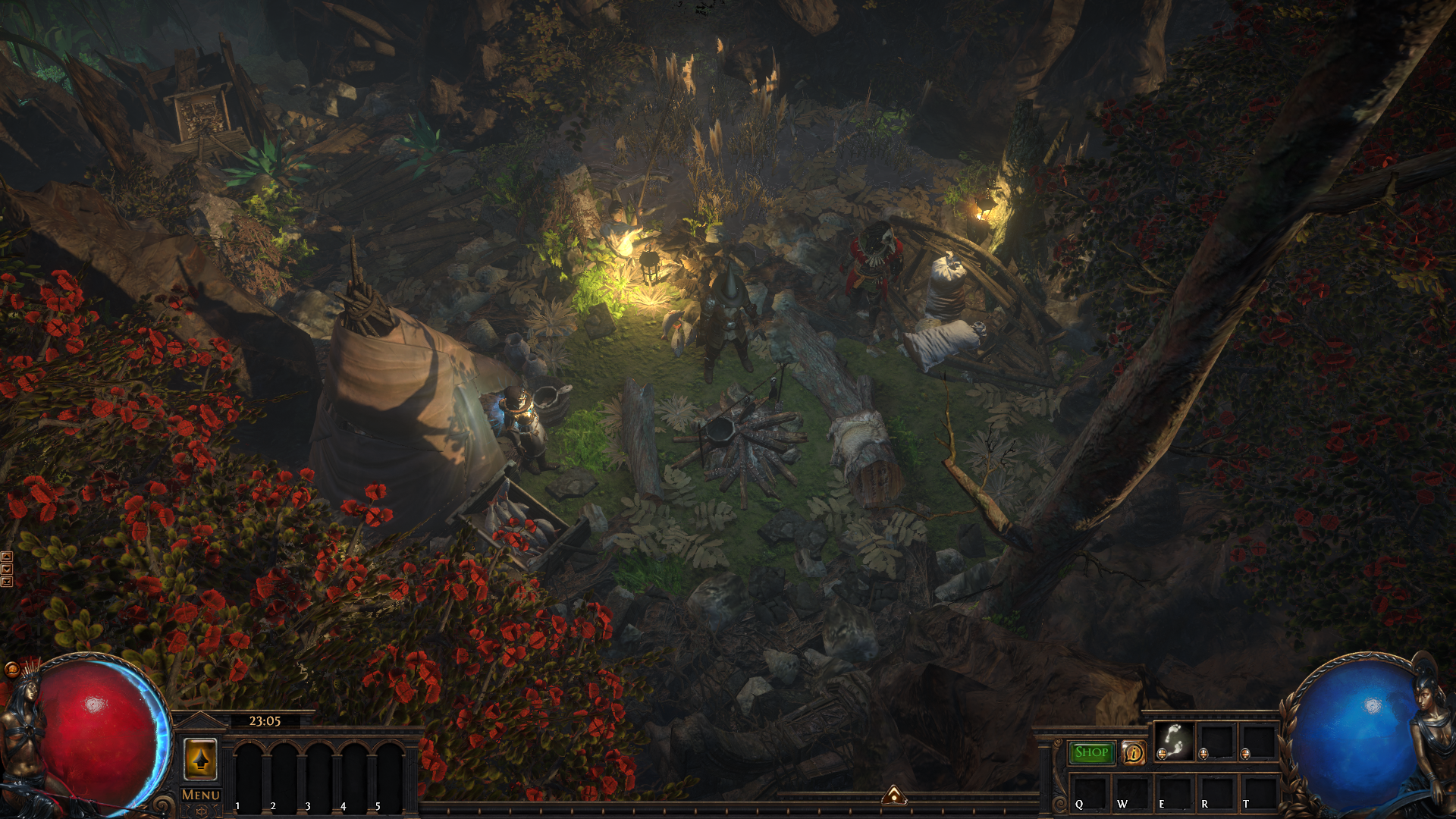Jump chat to bottom with the bottom-arrow button
This screenshot has height=819, width=1456.
click(7, 582)
